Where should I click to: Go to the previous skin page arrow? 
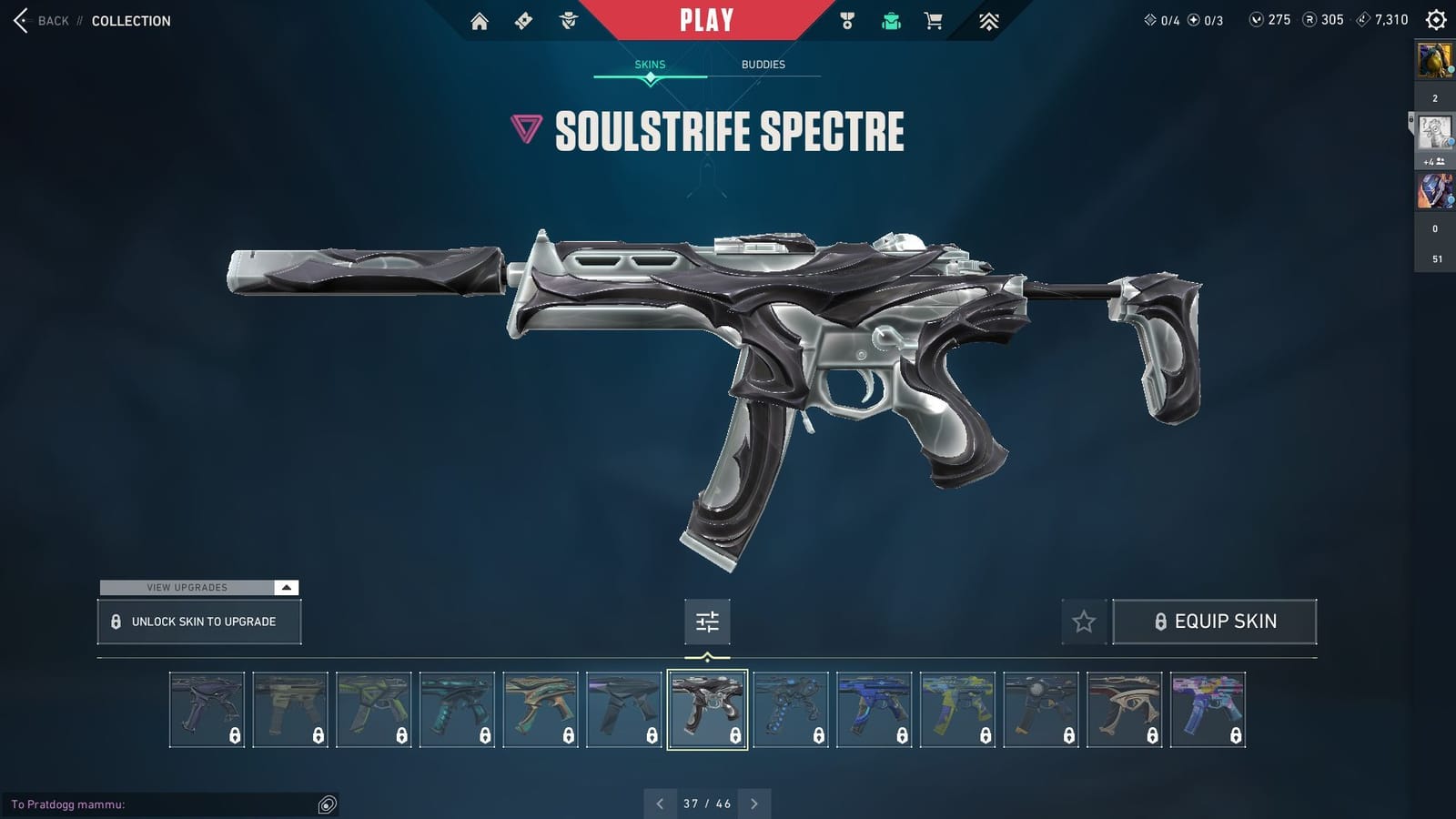[x=659, y=804]
